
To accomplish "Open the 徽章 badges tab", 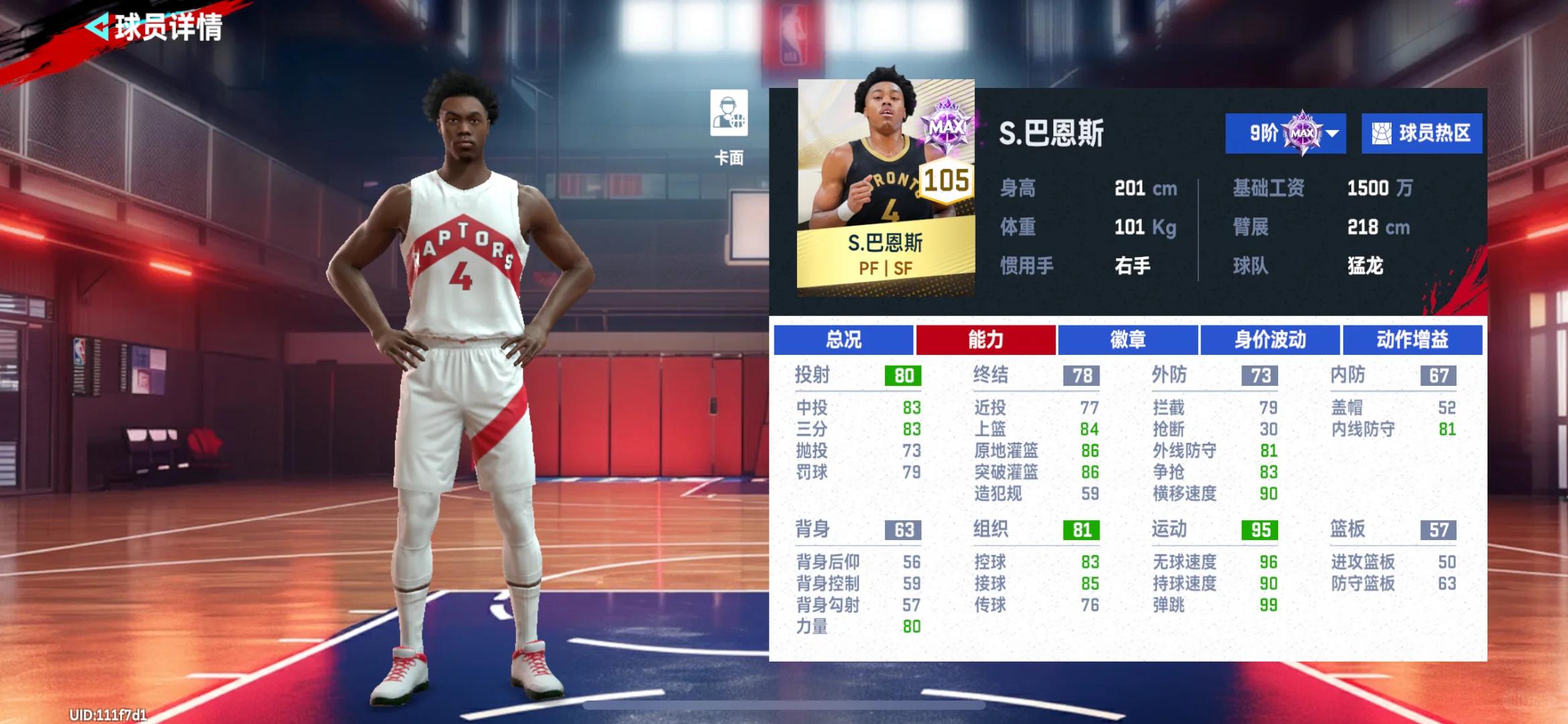I will click(1127, 340).
